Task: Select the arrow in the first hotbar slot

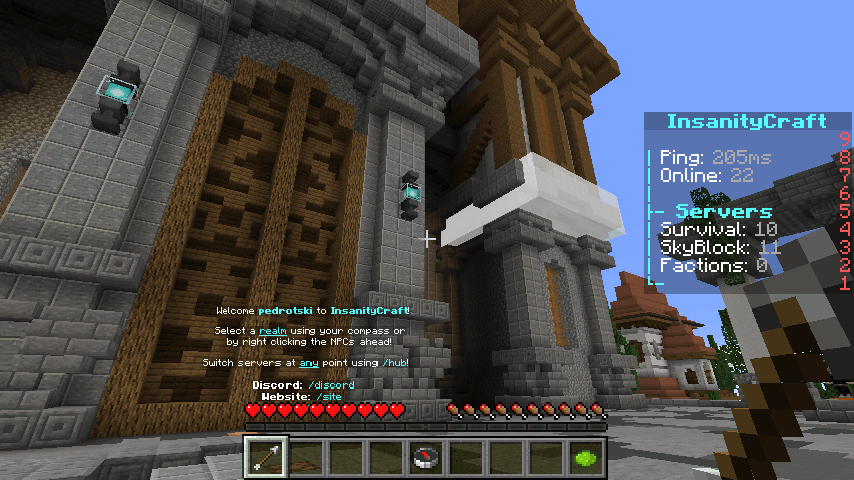Action: tap(267, 457)
